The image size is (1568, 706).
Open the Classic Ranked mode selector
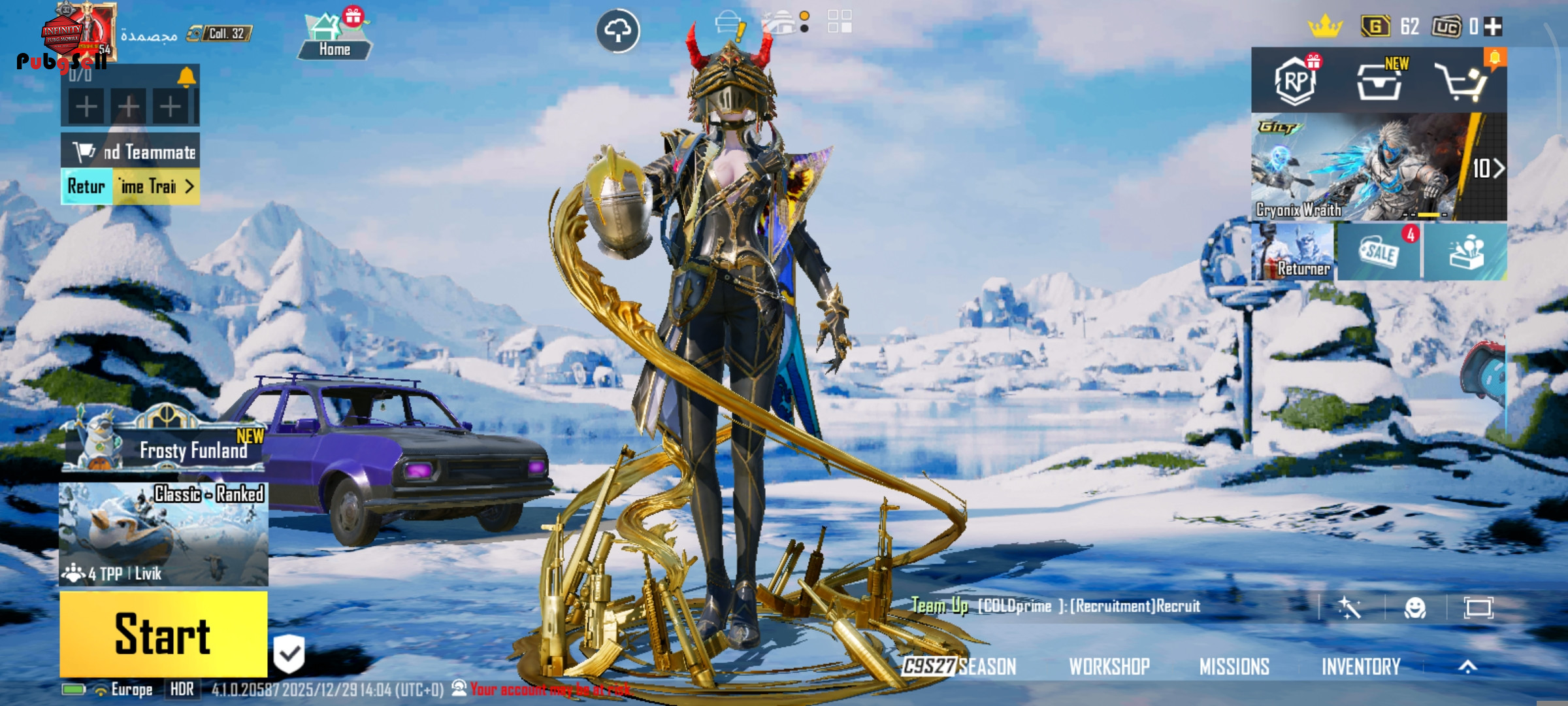(x=163, y=534)
